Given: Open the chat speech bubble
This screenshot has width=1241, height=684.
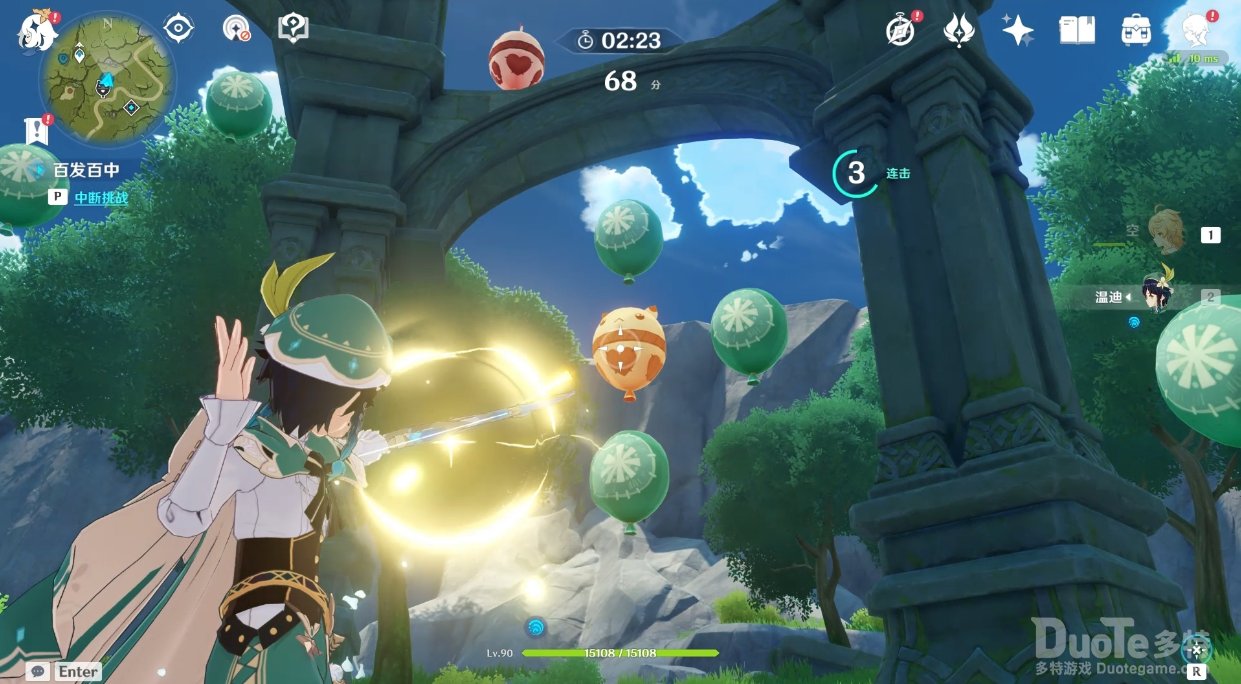Looking at the screenshot, I should (x=39, y=671).
